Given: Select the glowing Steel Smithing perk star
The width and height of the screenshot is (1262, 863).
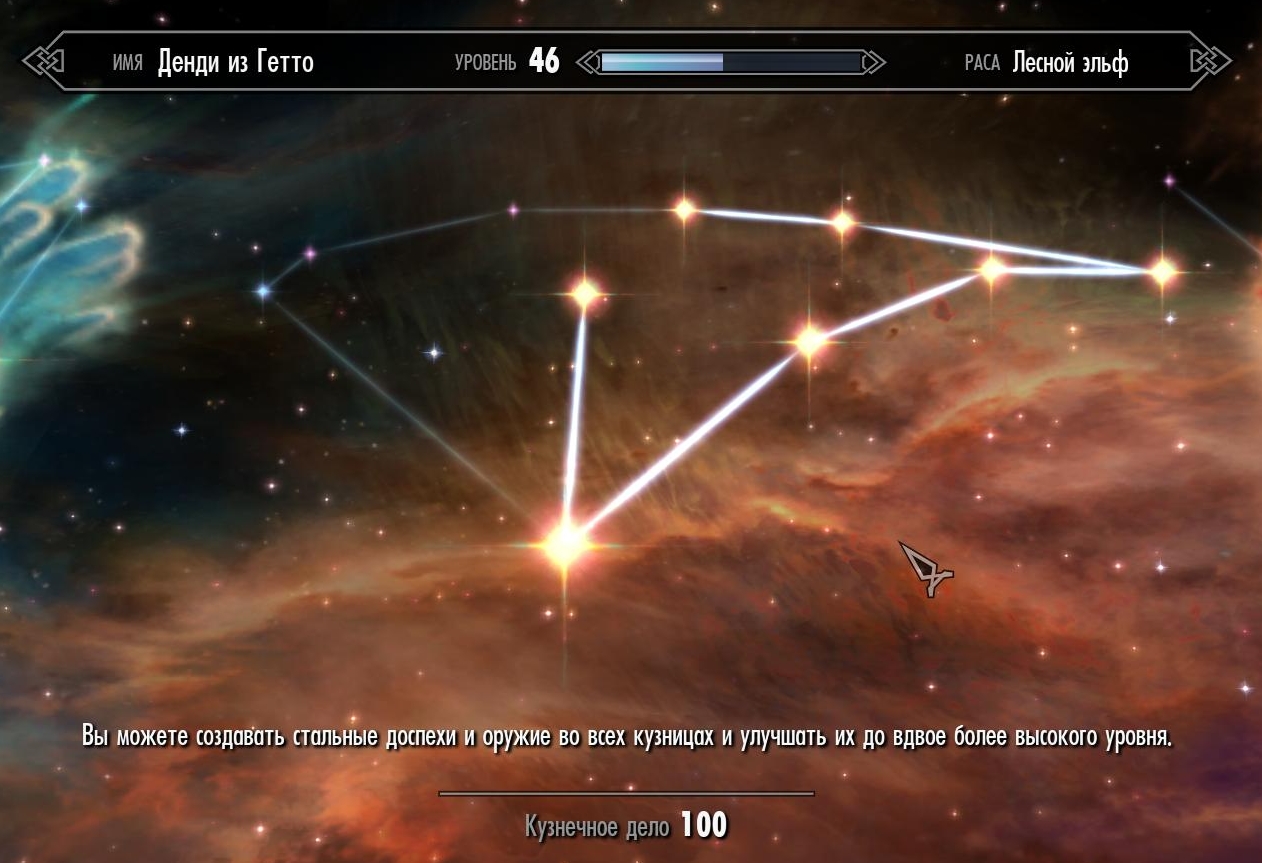Looking at the screenshot, I should pos(565,543).
